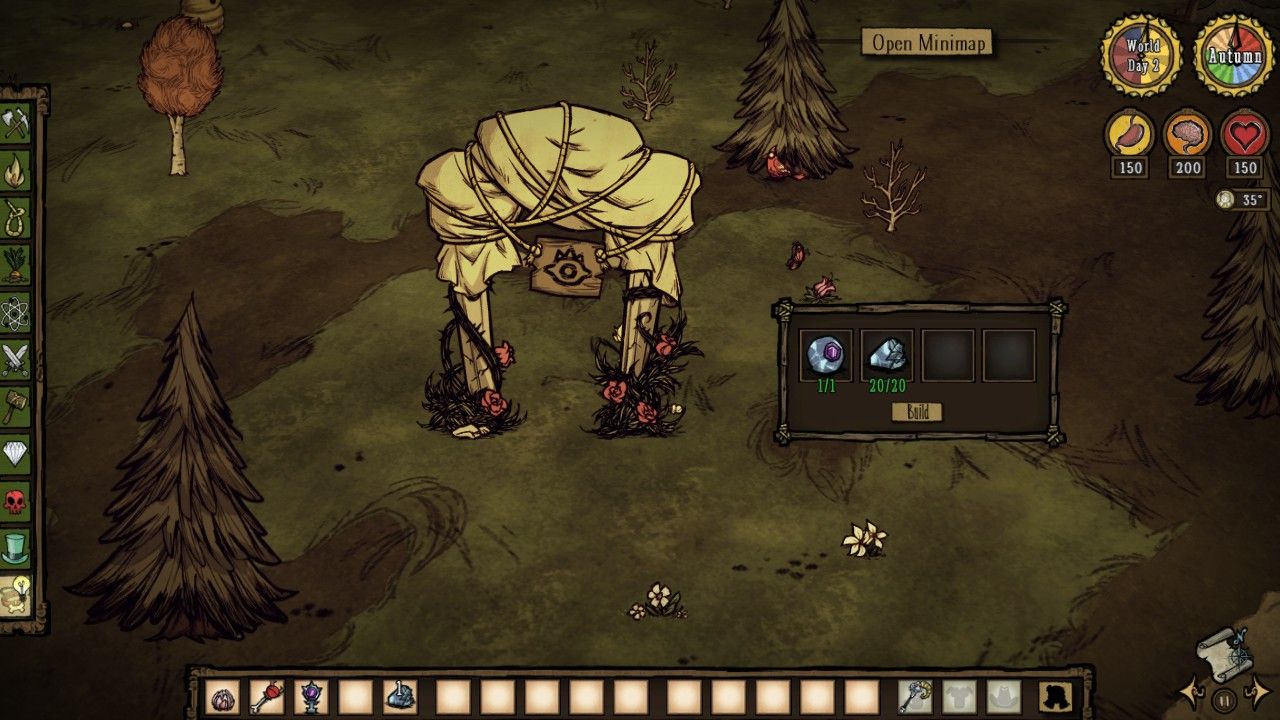Switch to the Magic red skull tab
1280x720 pixels.
click(15, 500)
